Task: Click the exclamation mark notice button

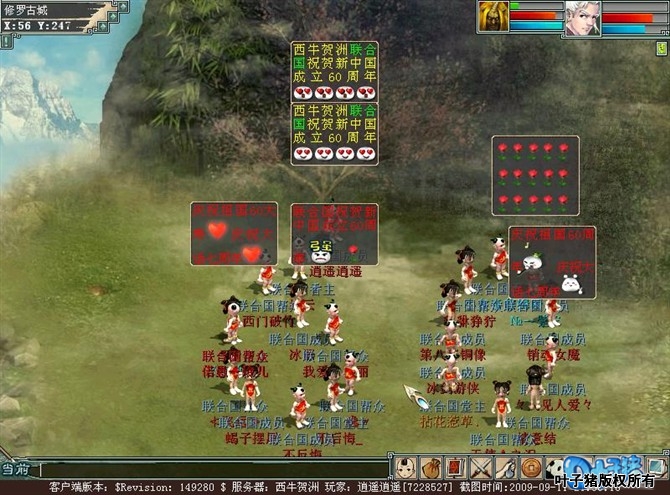Action: point(5,41)
